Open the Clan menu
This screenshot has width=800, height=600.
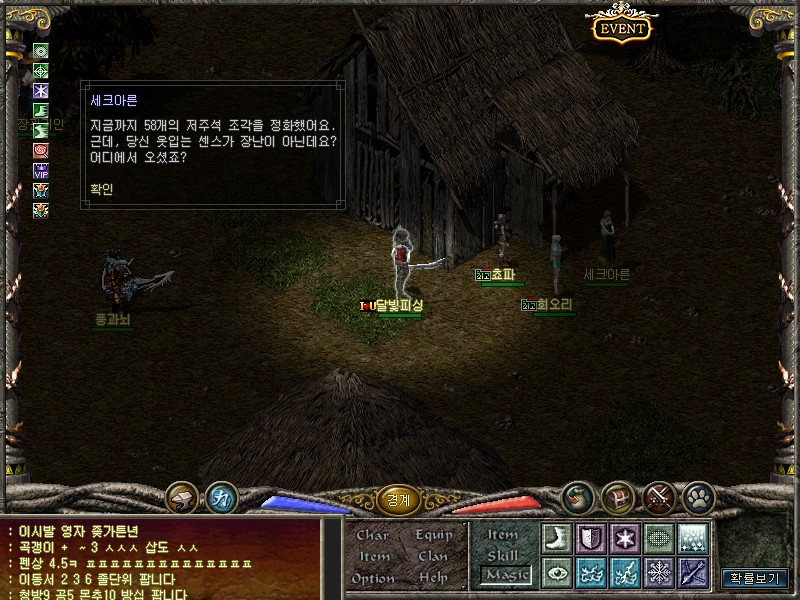tap(433, 556)
